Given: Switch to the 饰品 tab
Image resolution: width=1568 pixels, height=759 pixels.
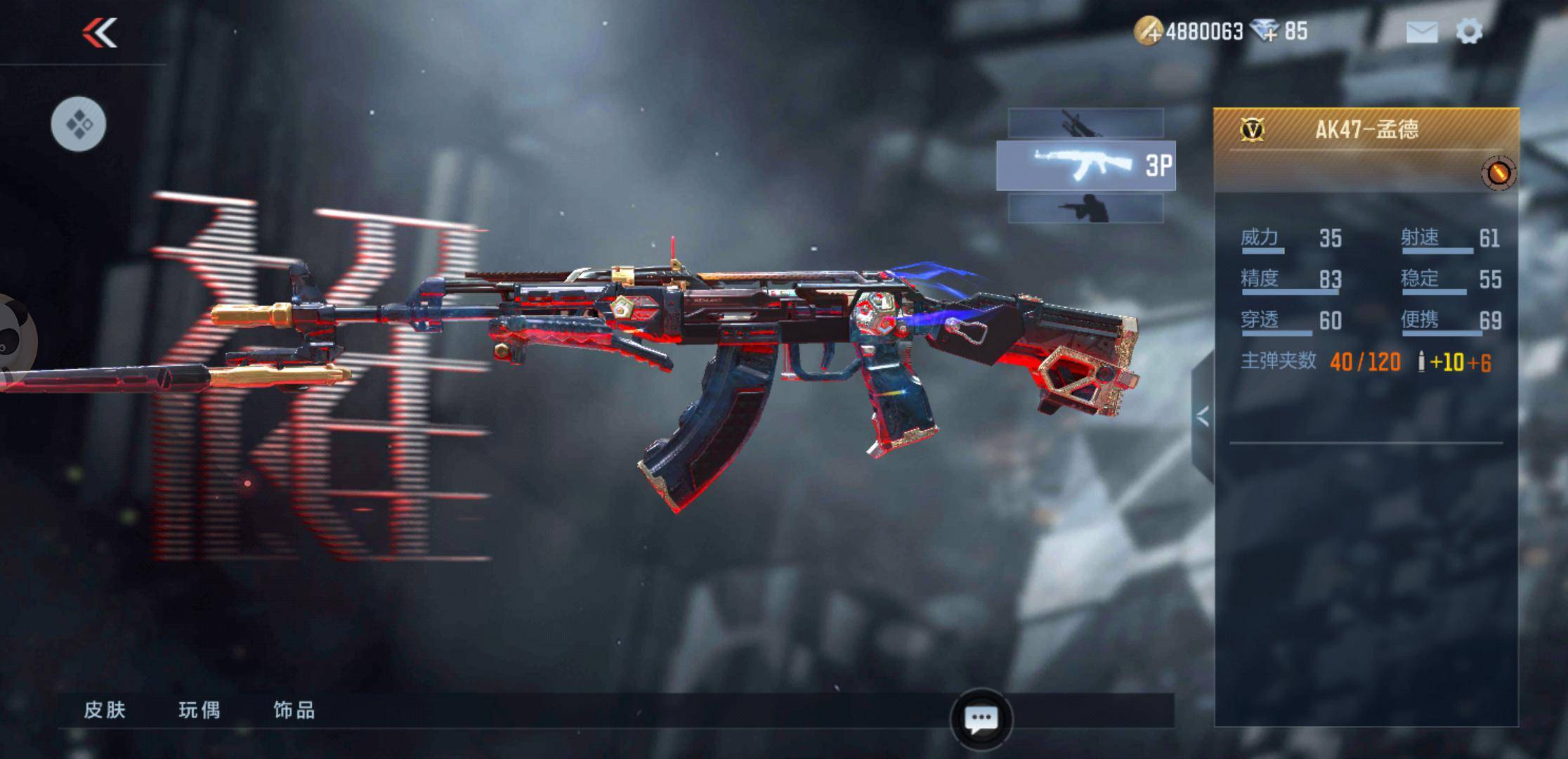Looking at the screenshot, I should 294,710.
